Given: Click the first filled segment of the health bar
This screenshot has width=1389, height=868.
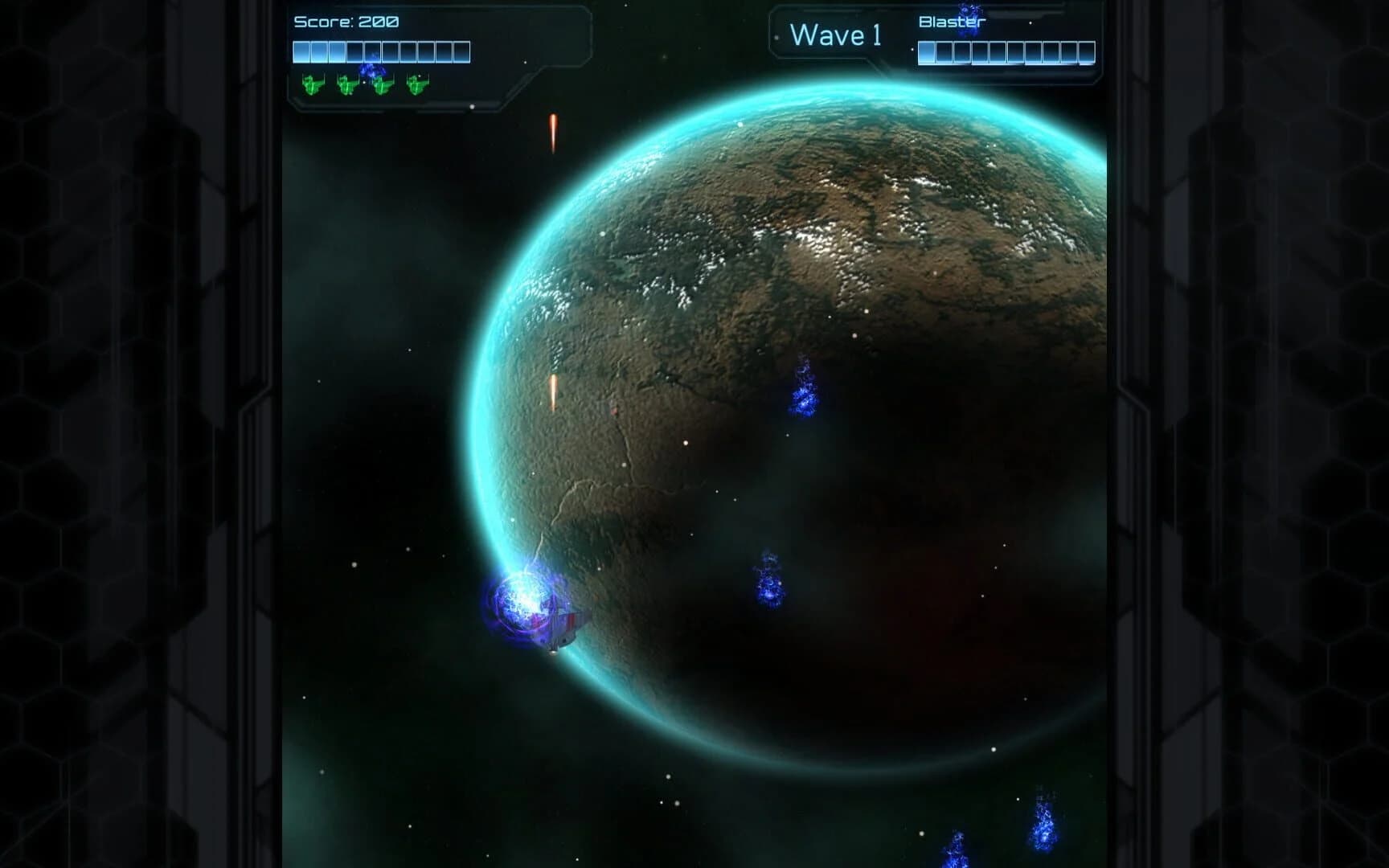Looking at the screenshot, I should click(301, 51).
